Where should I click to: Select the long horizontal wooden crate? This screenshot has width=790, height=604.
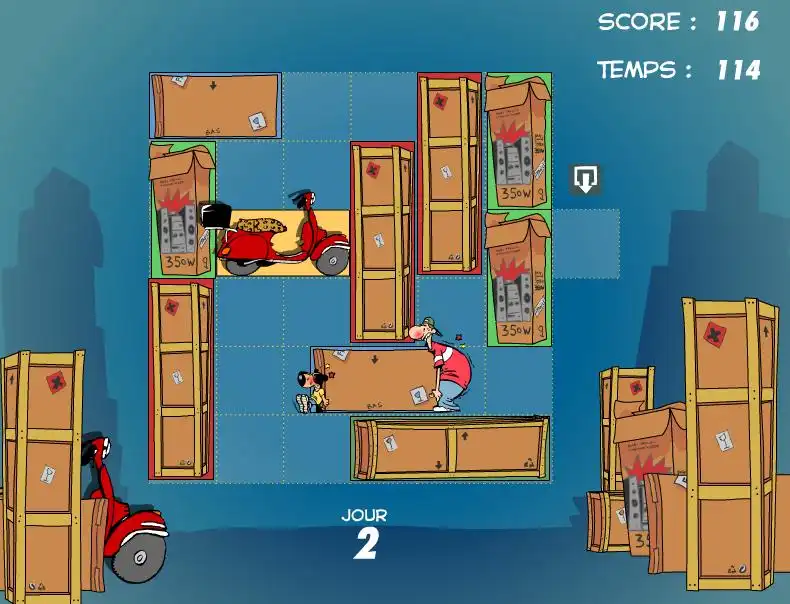pyautogui.click(x=450, y=448)
